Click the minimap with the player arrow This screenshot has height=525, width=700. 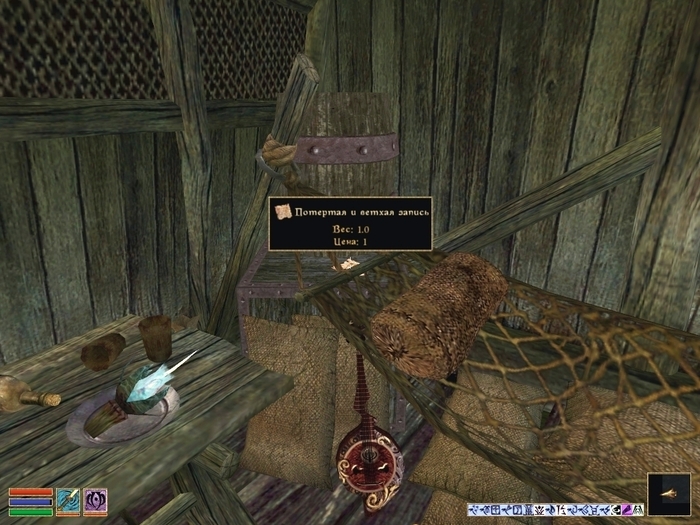(x=668, y=493)
